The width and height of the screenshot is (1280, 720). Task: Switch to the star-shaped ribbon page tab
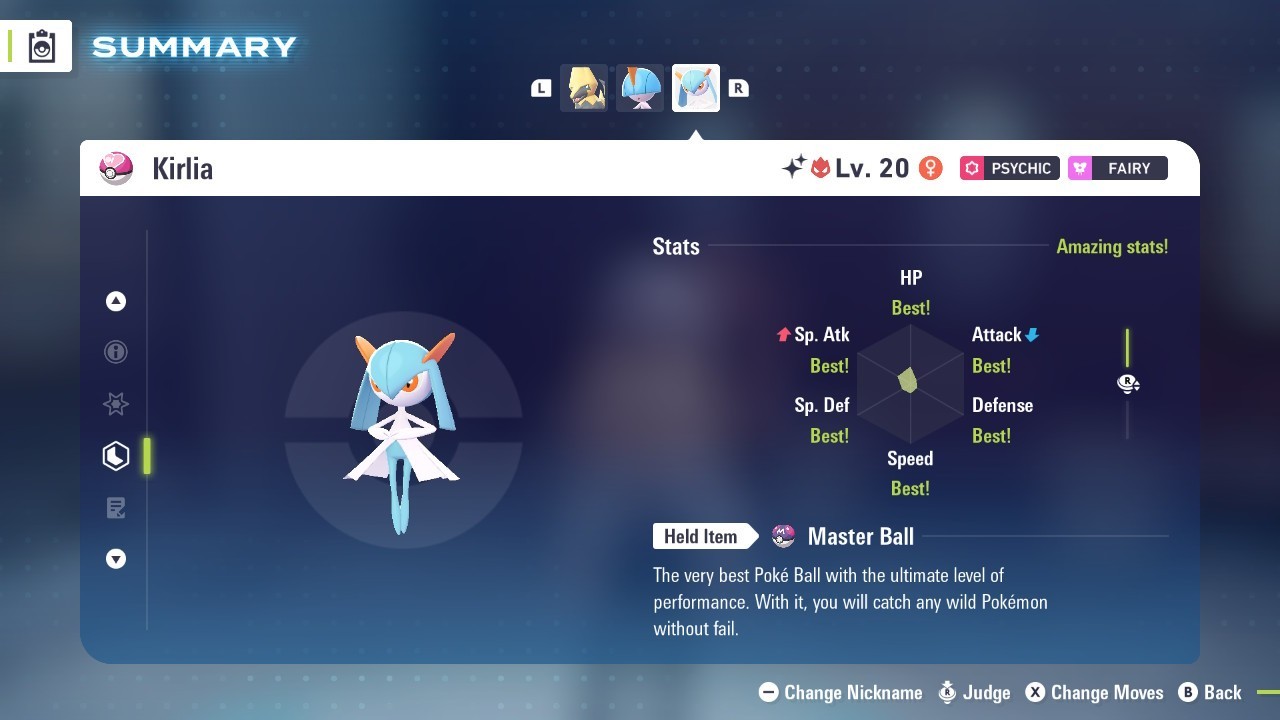tap(116, 404)
